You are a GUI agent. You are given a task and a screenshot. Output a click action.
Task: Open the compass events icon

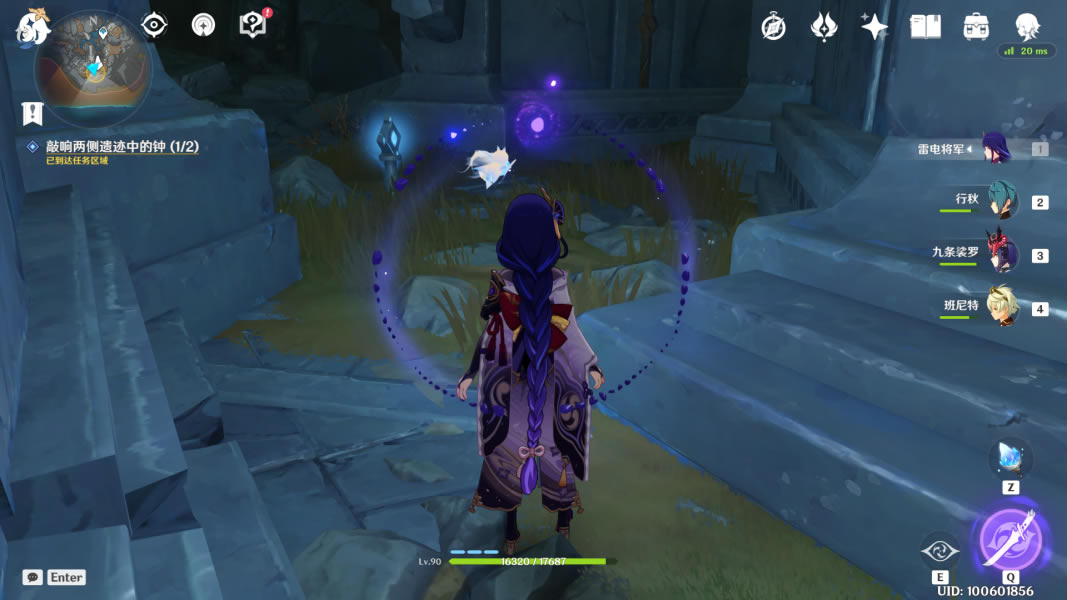(773, 27)
